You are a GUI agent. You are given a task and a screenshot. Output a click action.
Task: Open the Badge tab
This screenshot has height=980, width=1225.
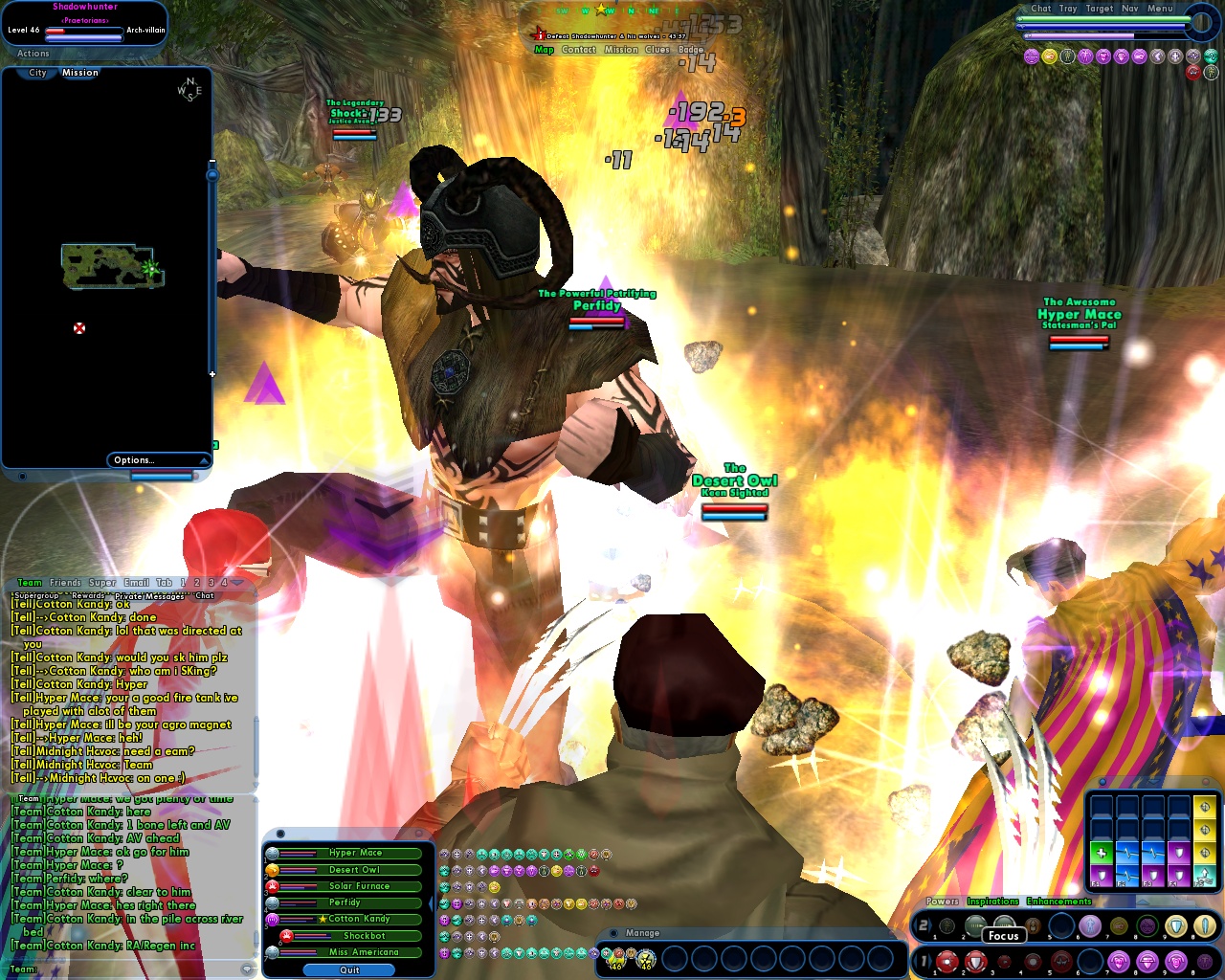(x=690, y=50)
